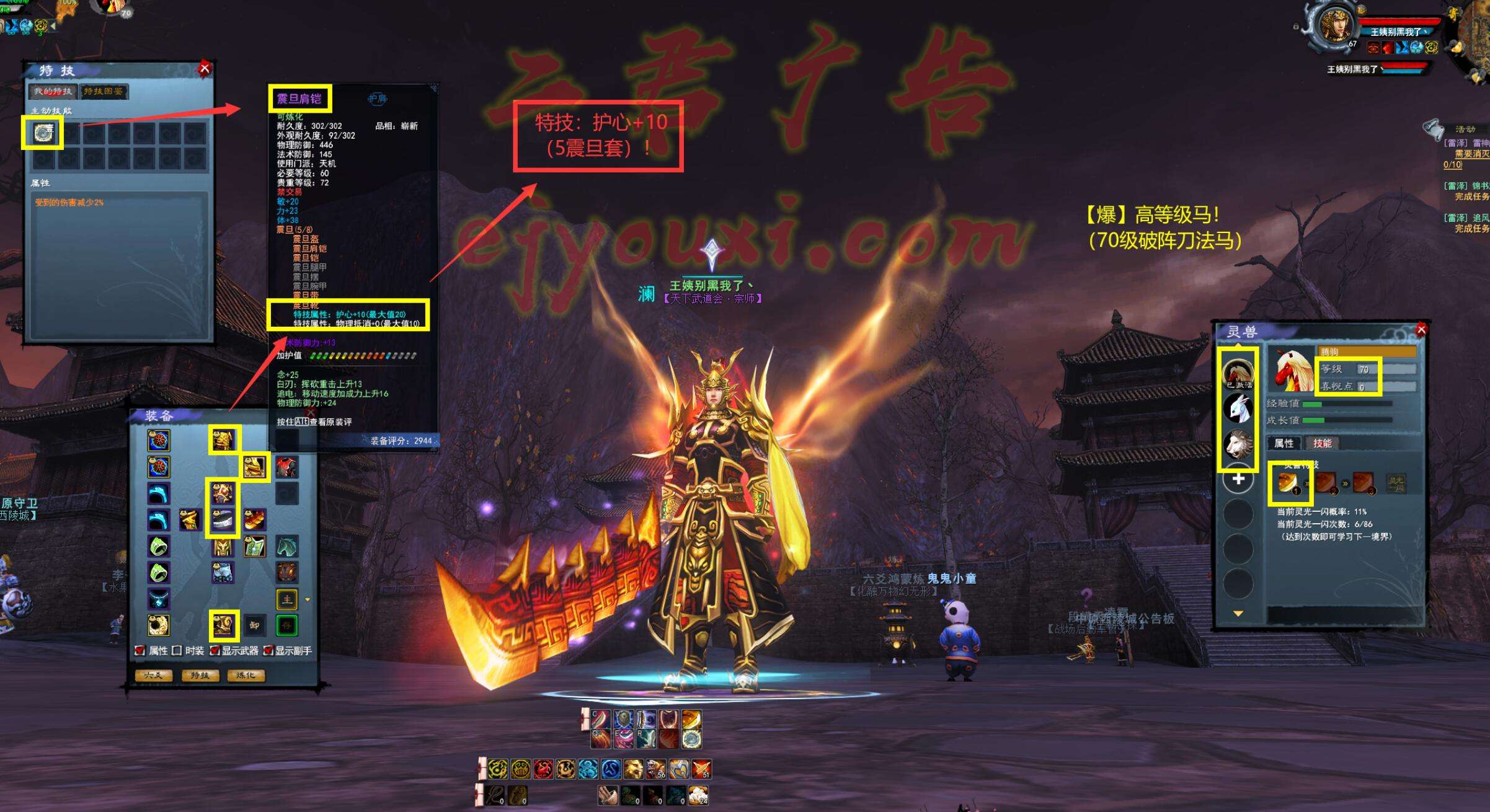Toggle the 显示副手 checkbox

point(268,651)
